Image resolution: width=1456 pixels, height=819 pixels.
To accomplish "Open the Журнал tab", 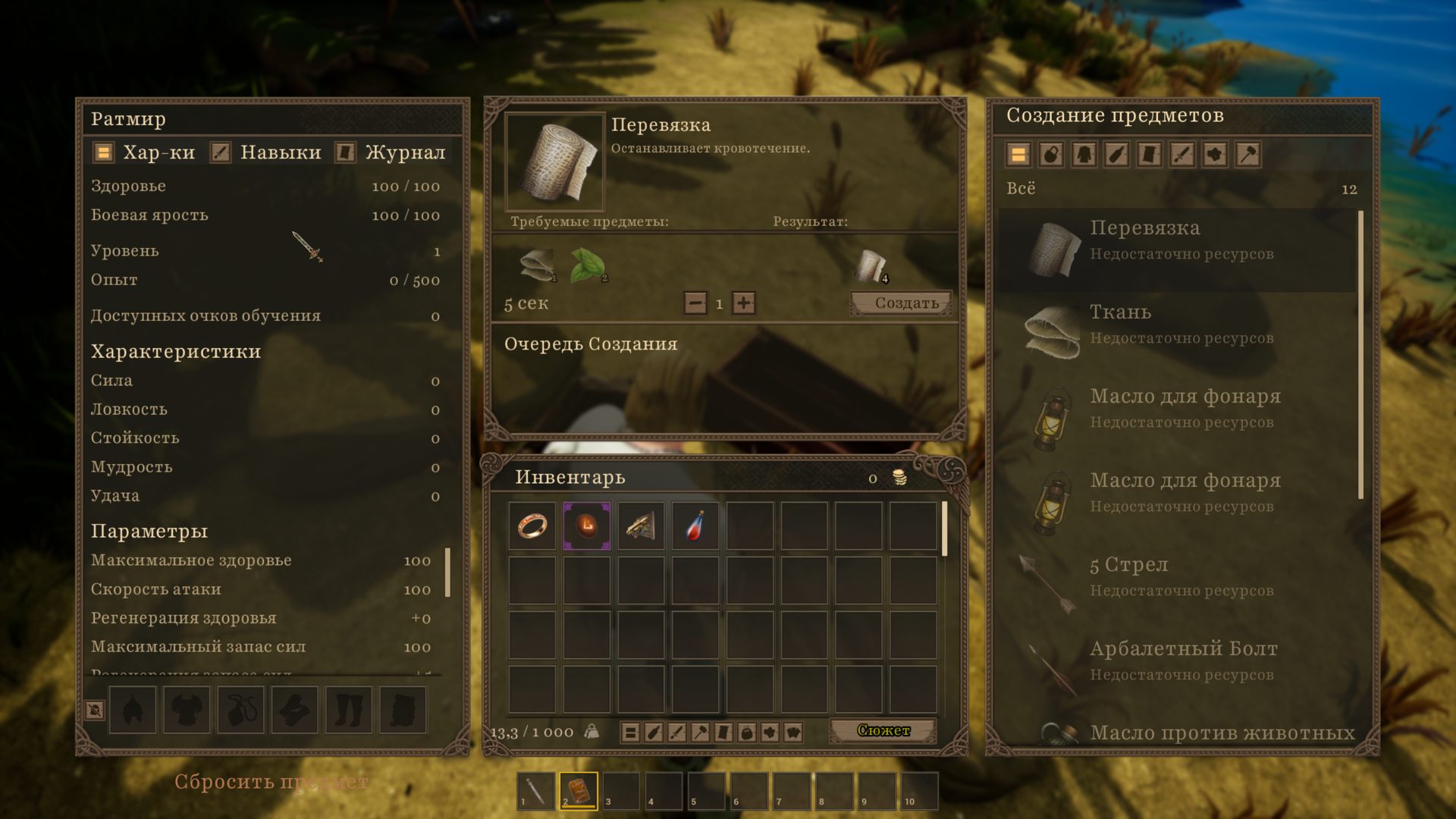I will point(391,152).
